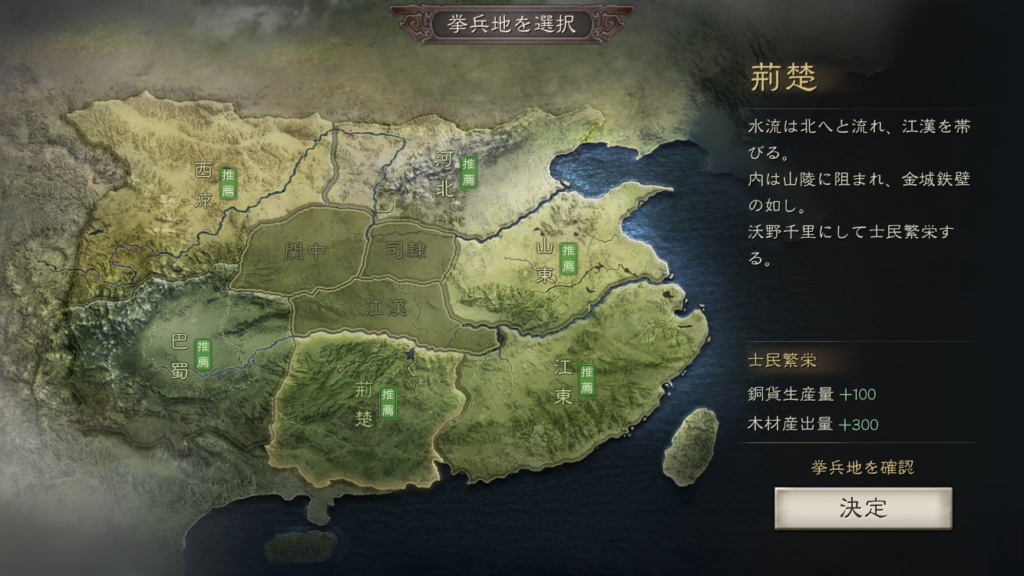Image resolution: width=1024 pixels, height=576 pixels.
Task: Select the 司隷 region
Action: click(x=406, y=250)
